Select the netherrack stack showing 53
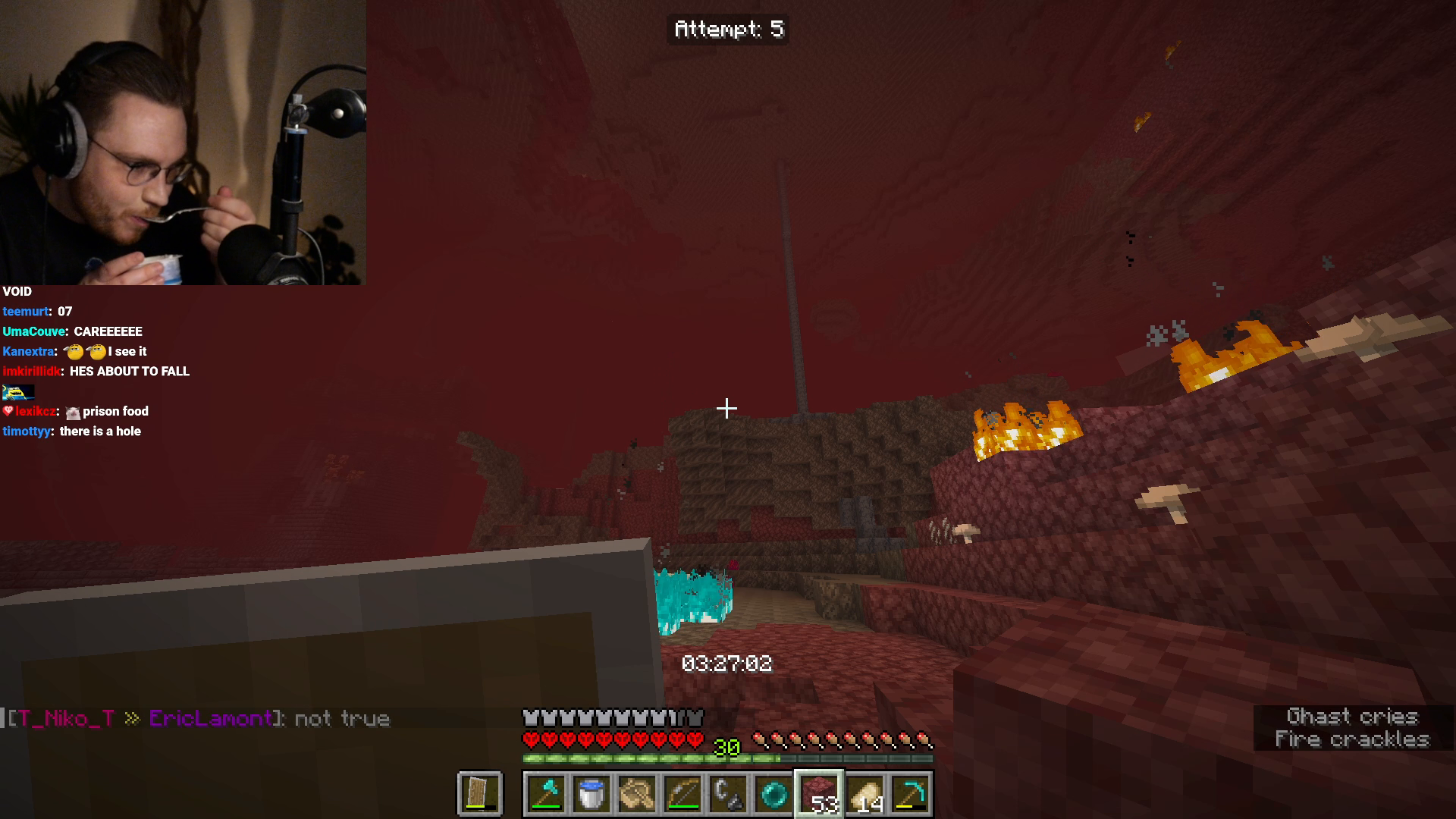1456x819 pixels. coord(820,793)
